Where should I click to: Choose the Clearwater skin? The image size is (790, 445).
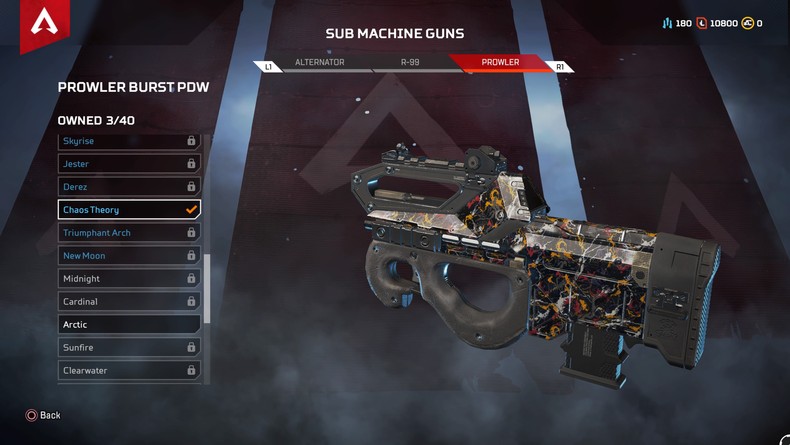point(129,371)
